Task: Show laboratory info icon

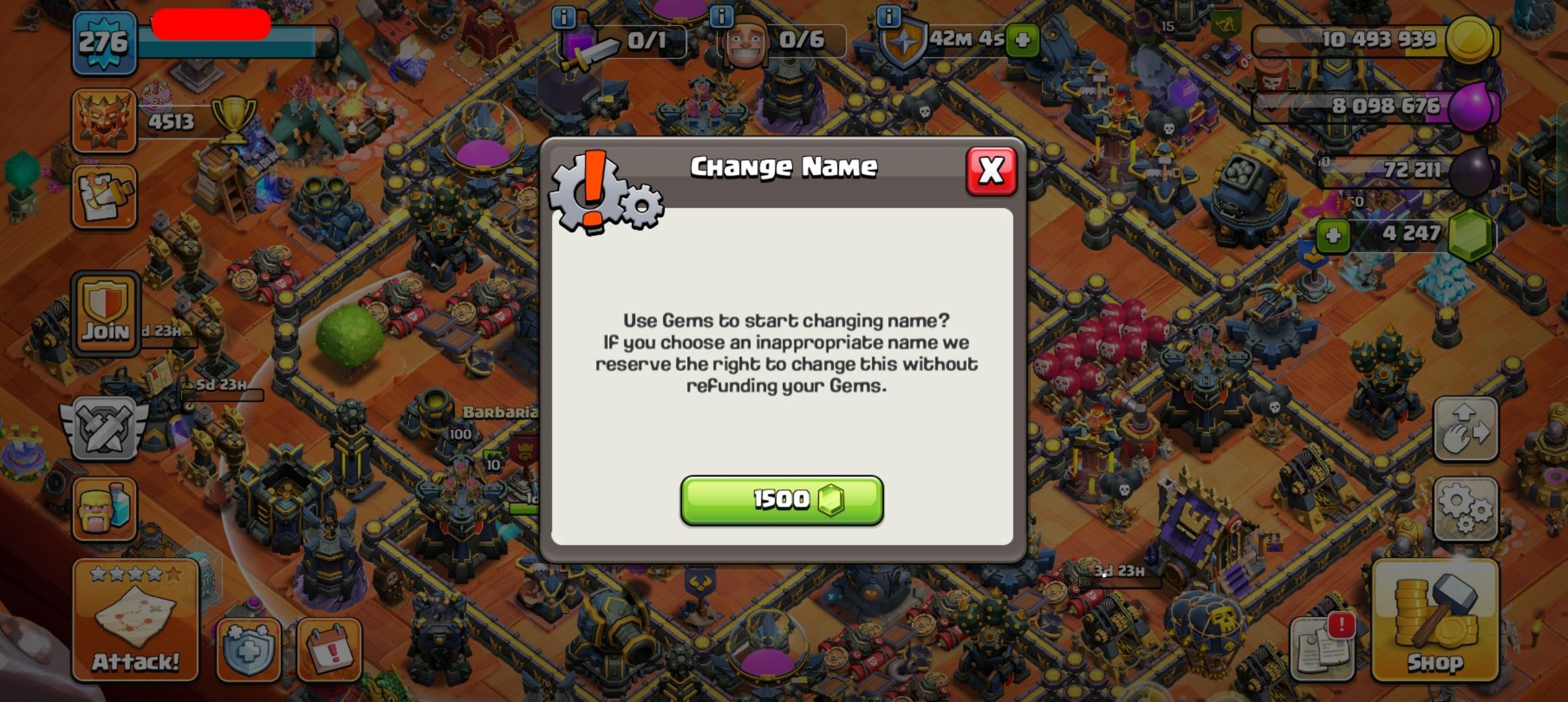Action: tap(564, 18)
